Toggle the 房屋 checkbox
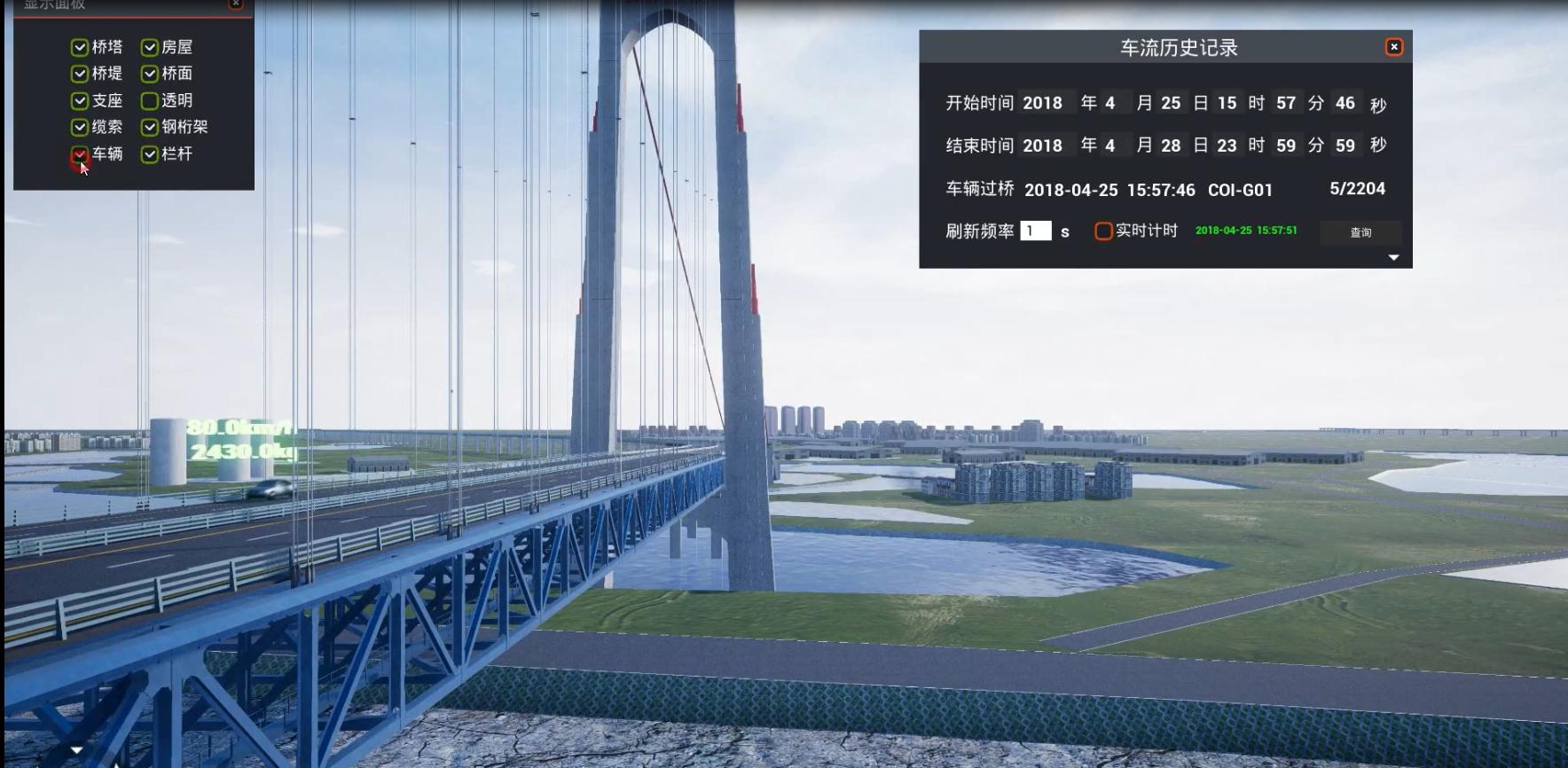The image size is (1568, 768). click(150, 47)
